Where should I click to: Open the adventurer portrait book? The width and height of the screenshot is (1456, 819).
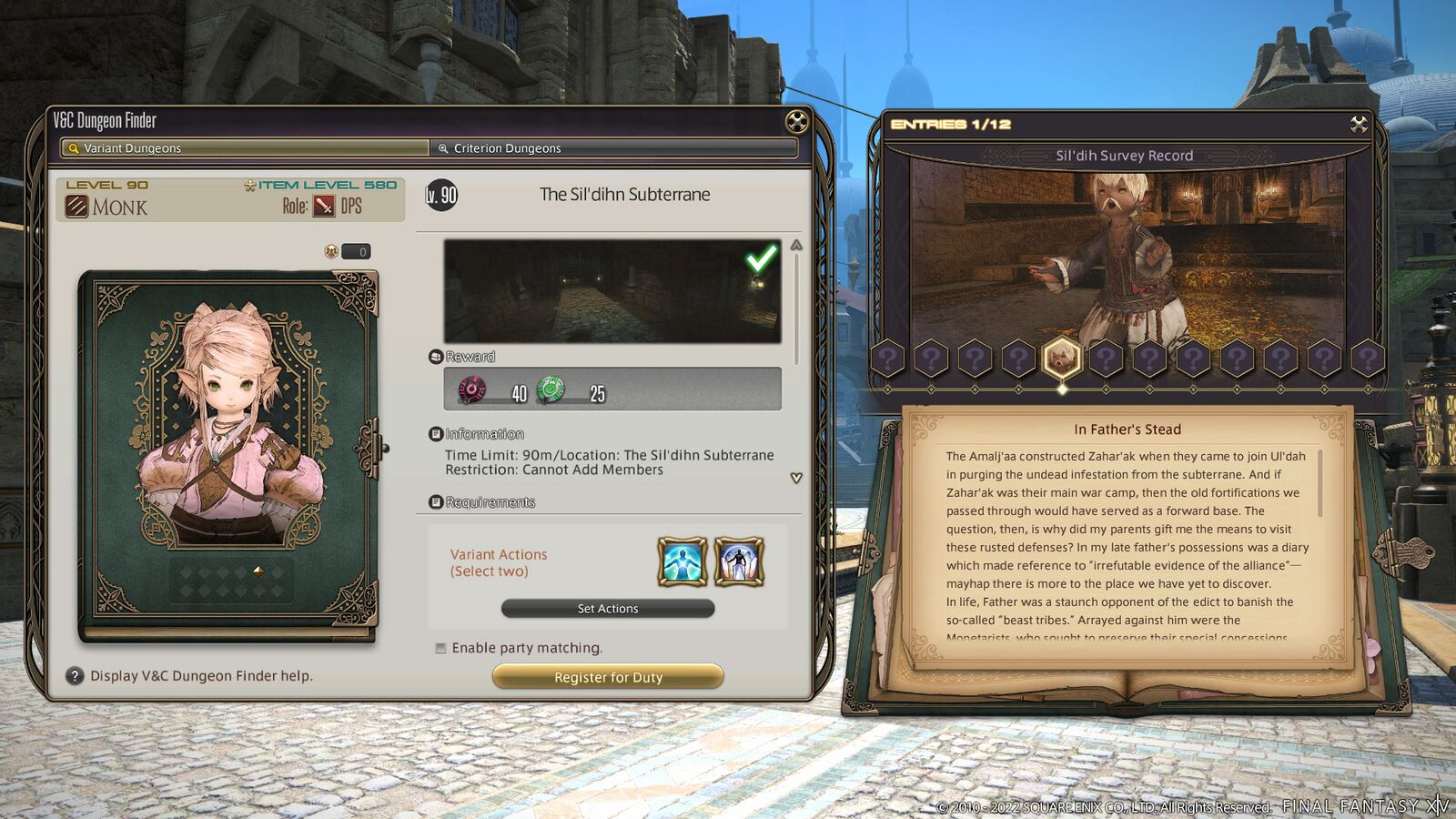[227, 455]
